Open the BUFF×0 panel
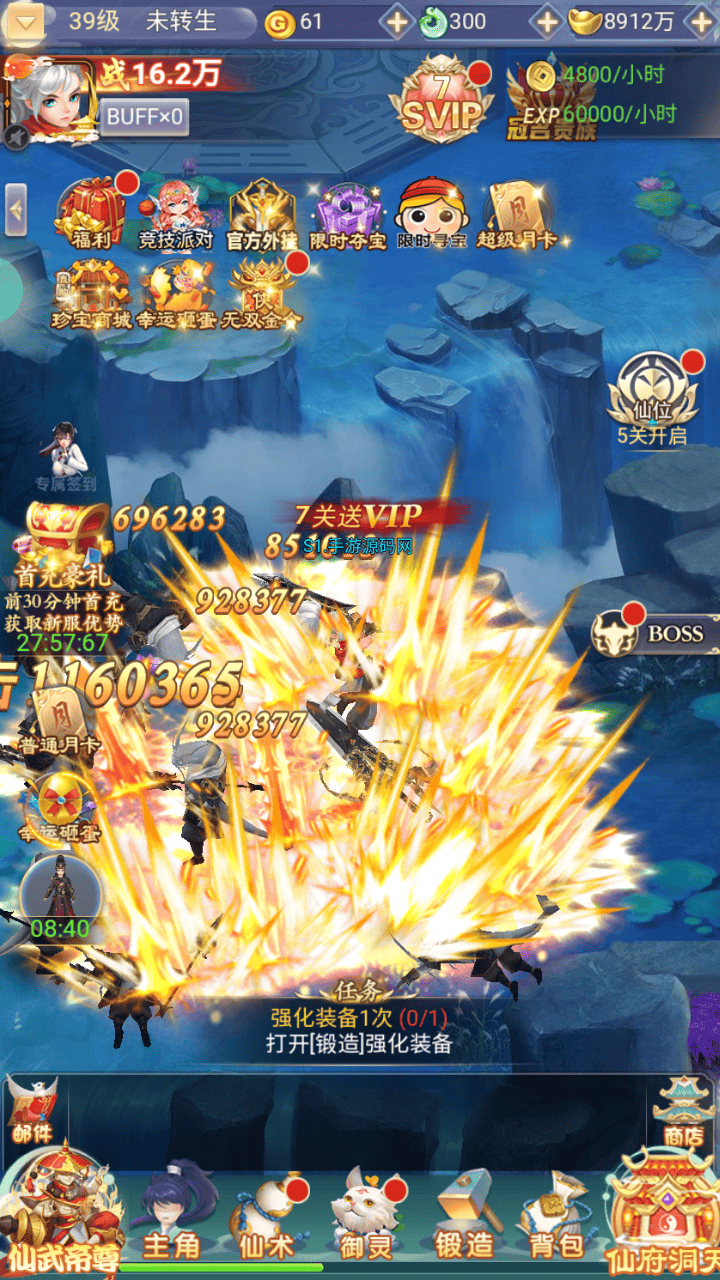This screenshot has width=720, height=1280. pos(145,117)
